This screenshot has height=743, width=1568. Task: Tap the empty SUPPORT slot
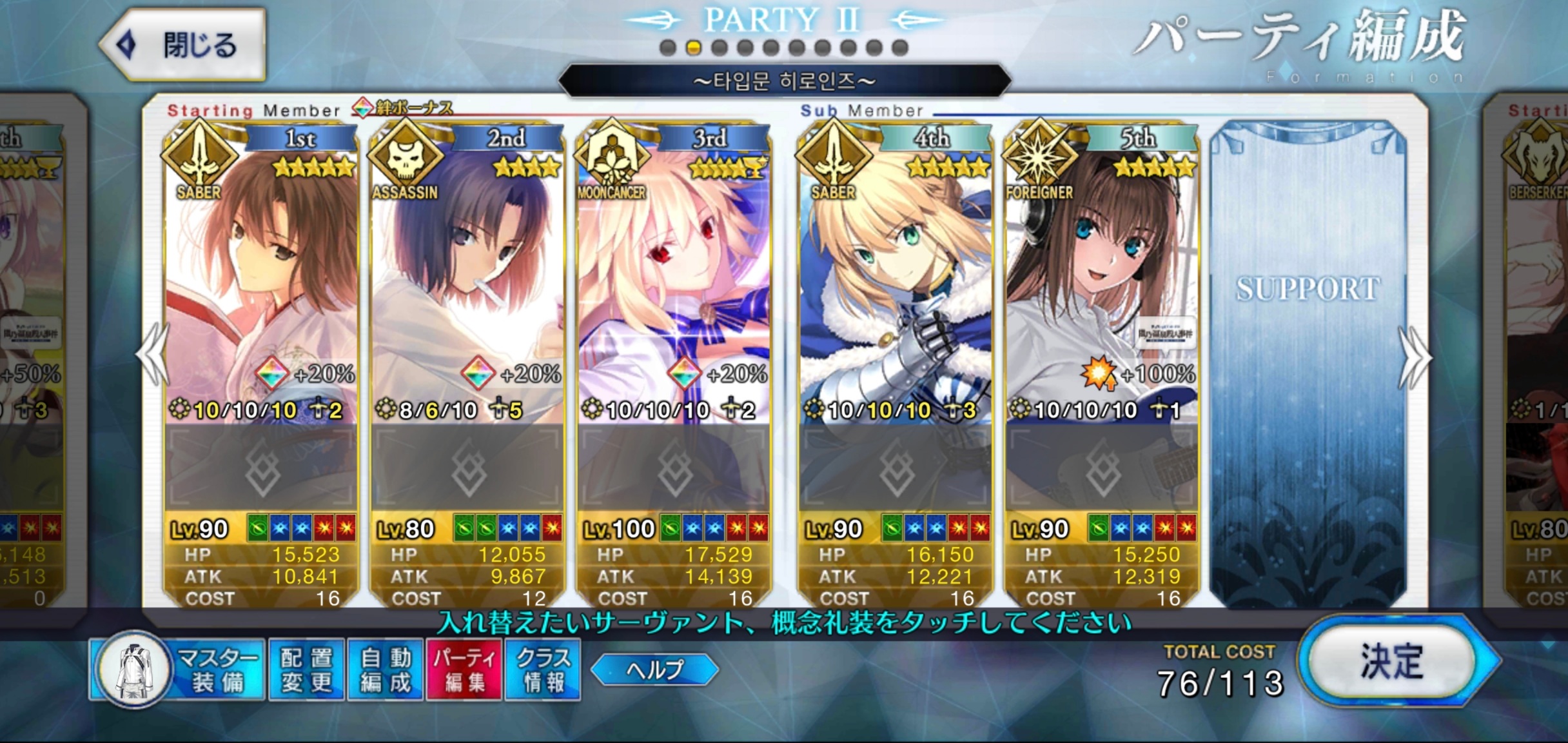(x=1308, y=361)
